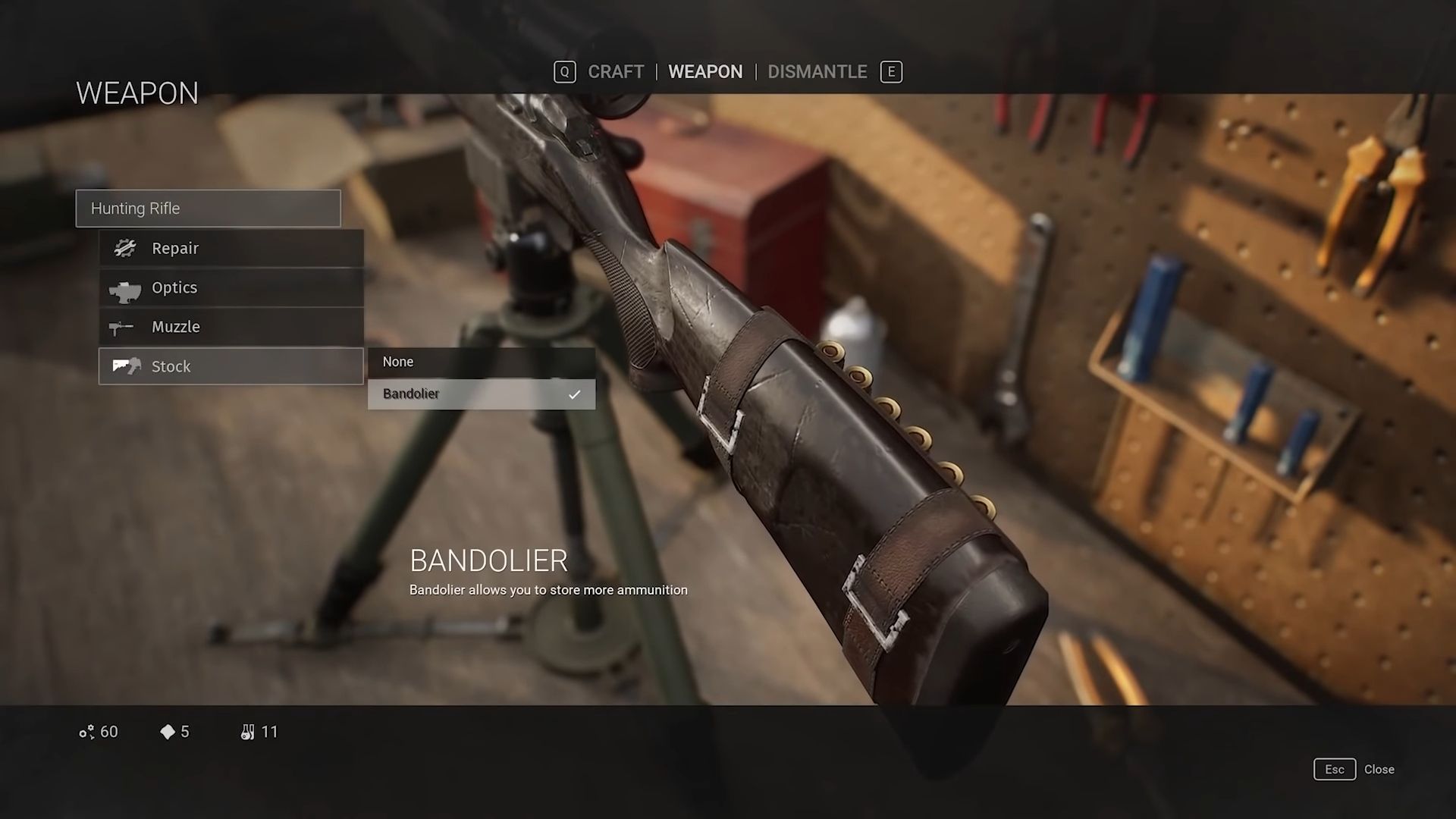Choose None for the stock
This screenshot has height=819, width=1456.
482,362
